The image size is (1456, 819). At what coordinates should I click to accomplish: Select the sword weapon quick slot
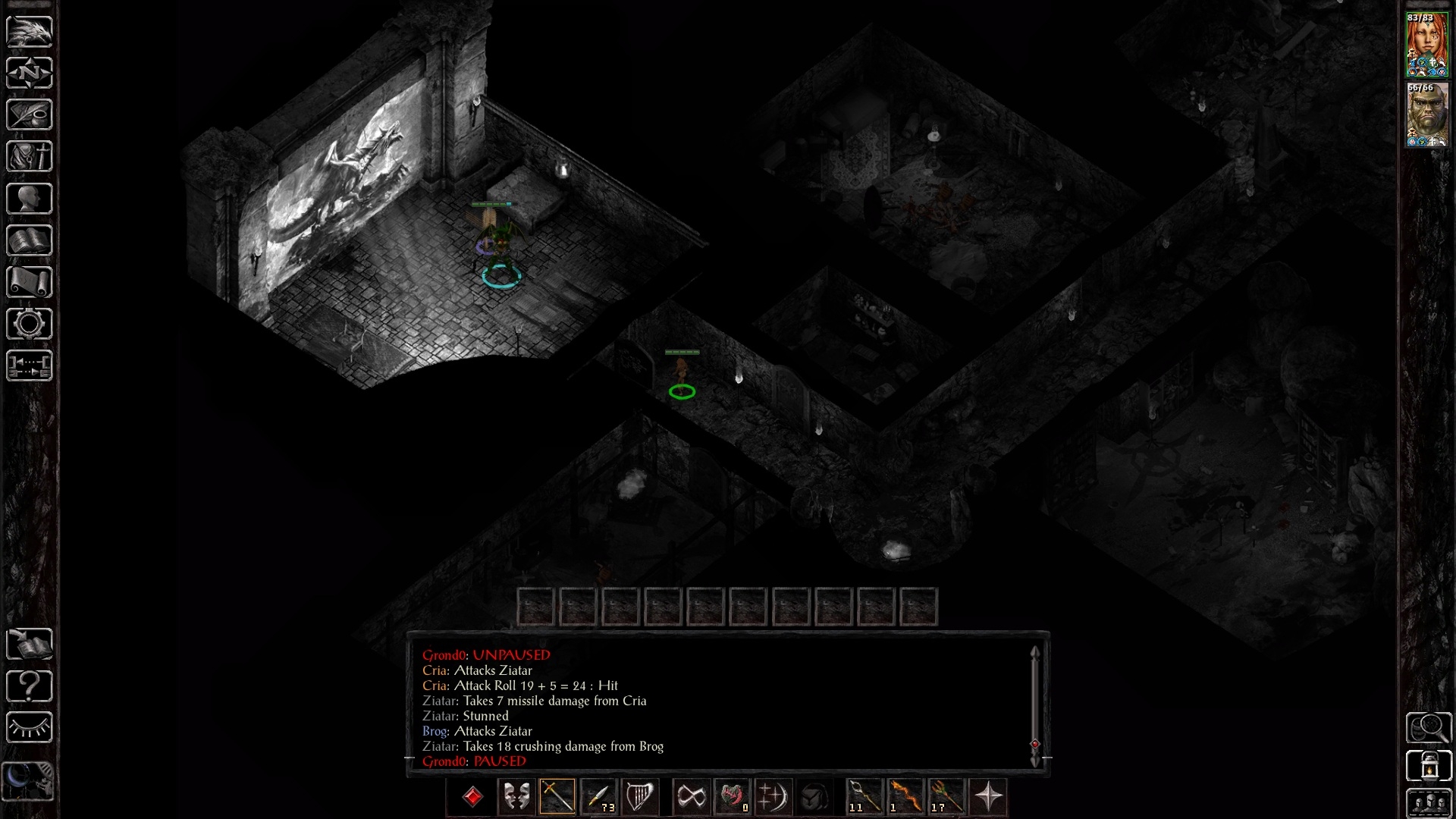pos(557,797)
